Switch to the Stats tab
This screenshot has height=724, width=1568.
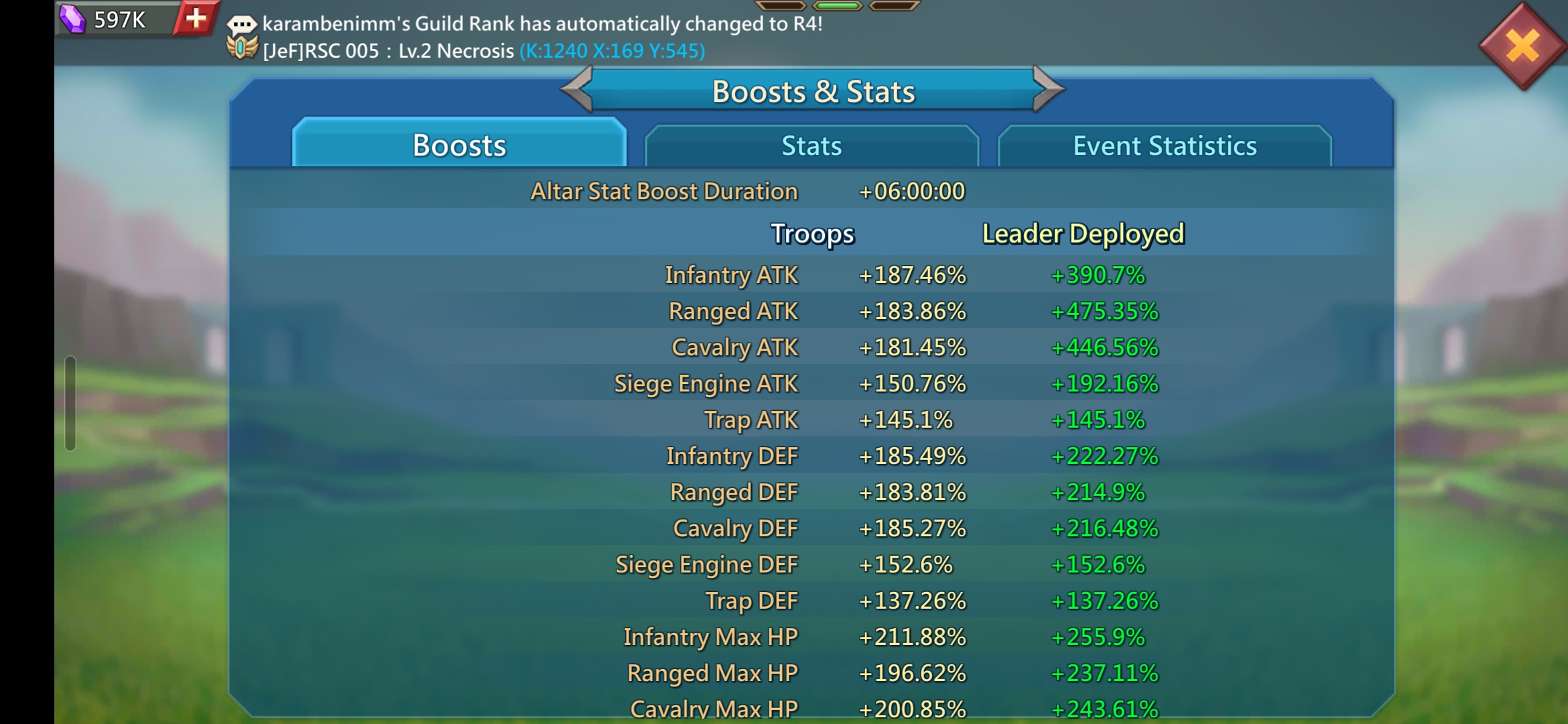(x=811, y=145)
